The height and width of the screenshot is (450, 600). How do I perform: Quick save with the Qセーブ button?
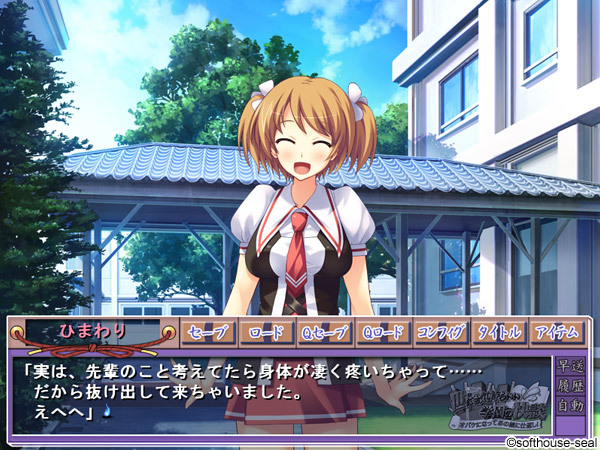324,333
